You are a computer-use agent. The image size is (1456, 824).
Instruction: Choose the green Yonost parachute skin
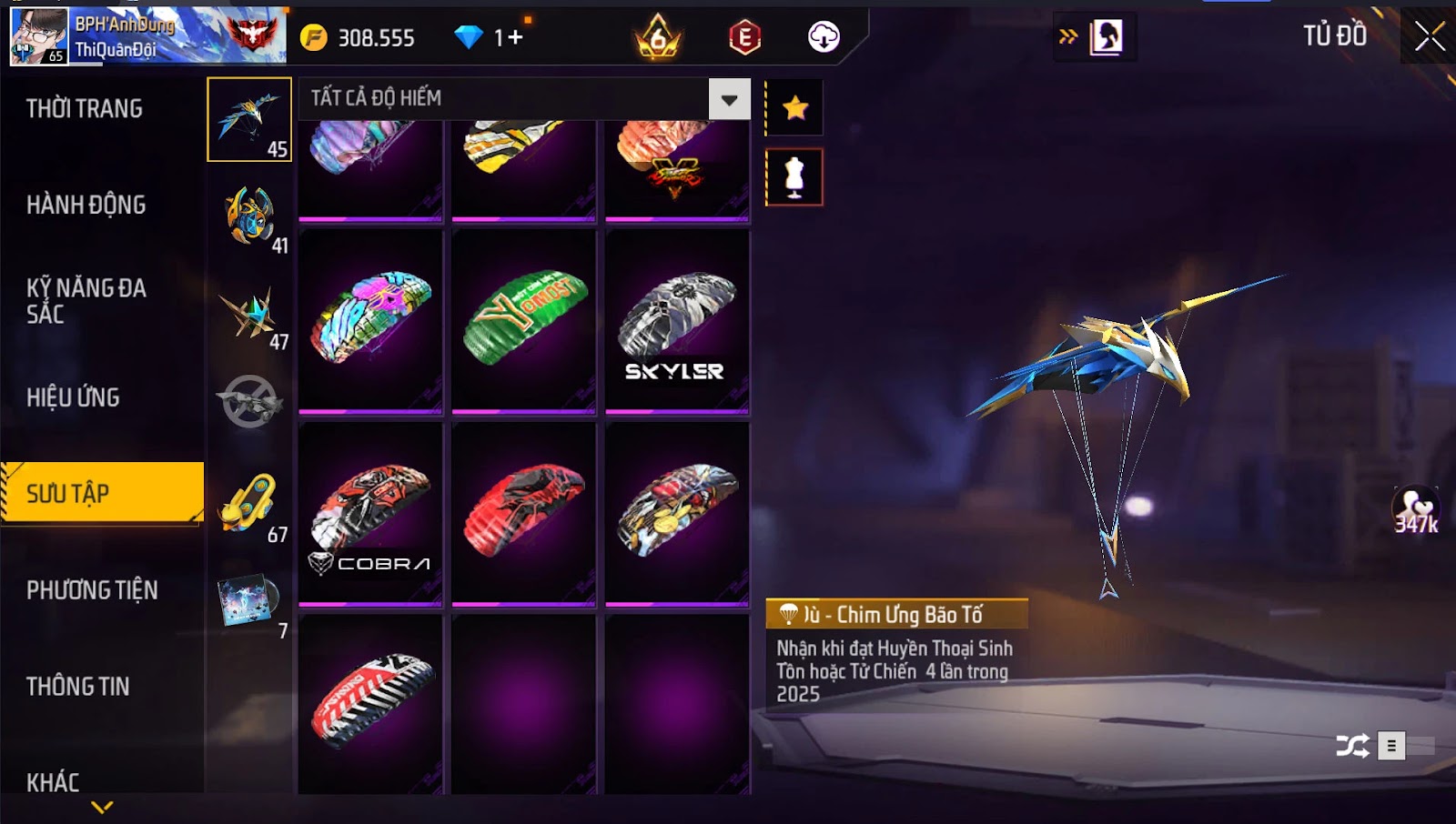[524, 322]
